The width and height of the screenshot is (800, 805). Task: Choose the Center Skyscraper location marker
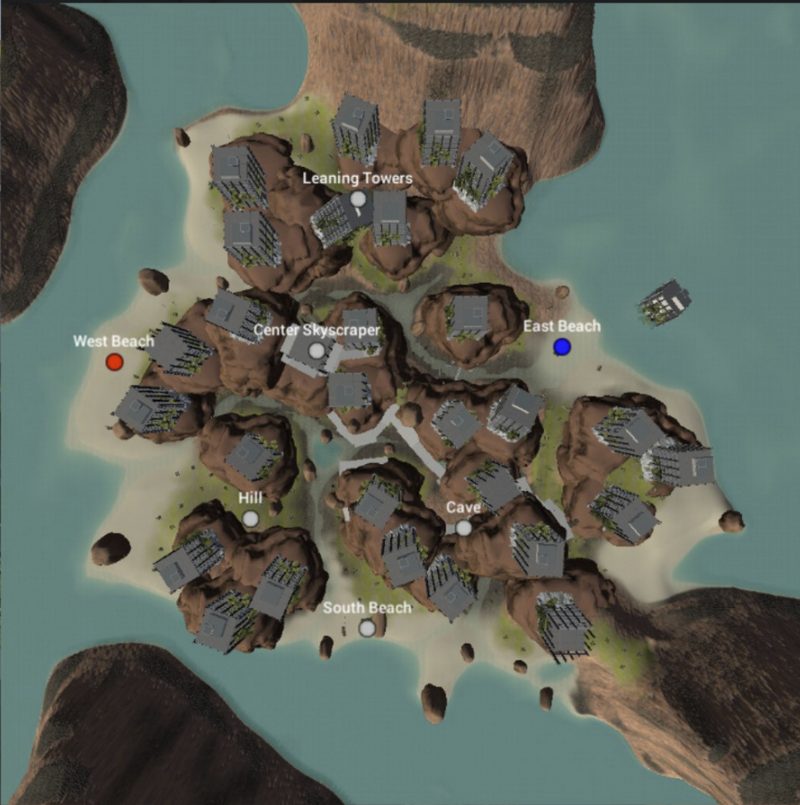coord(317,350)
